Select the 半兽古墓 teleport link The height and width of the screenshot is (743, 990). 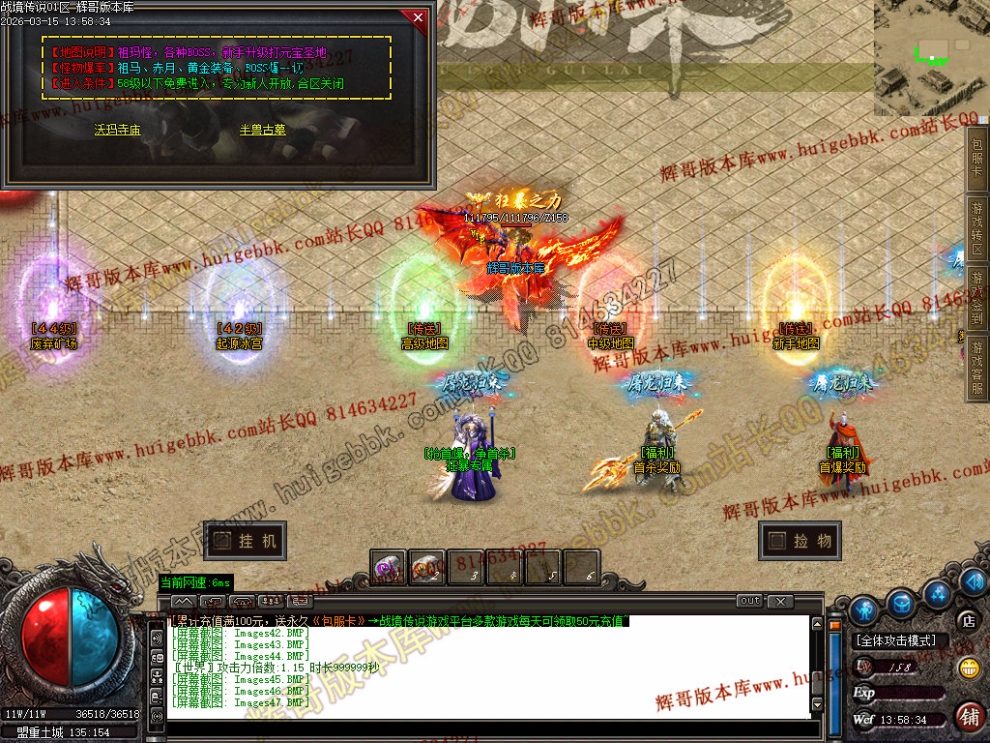262,129
